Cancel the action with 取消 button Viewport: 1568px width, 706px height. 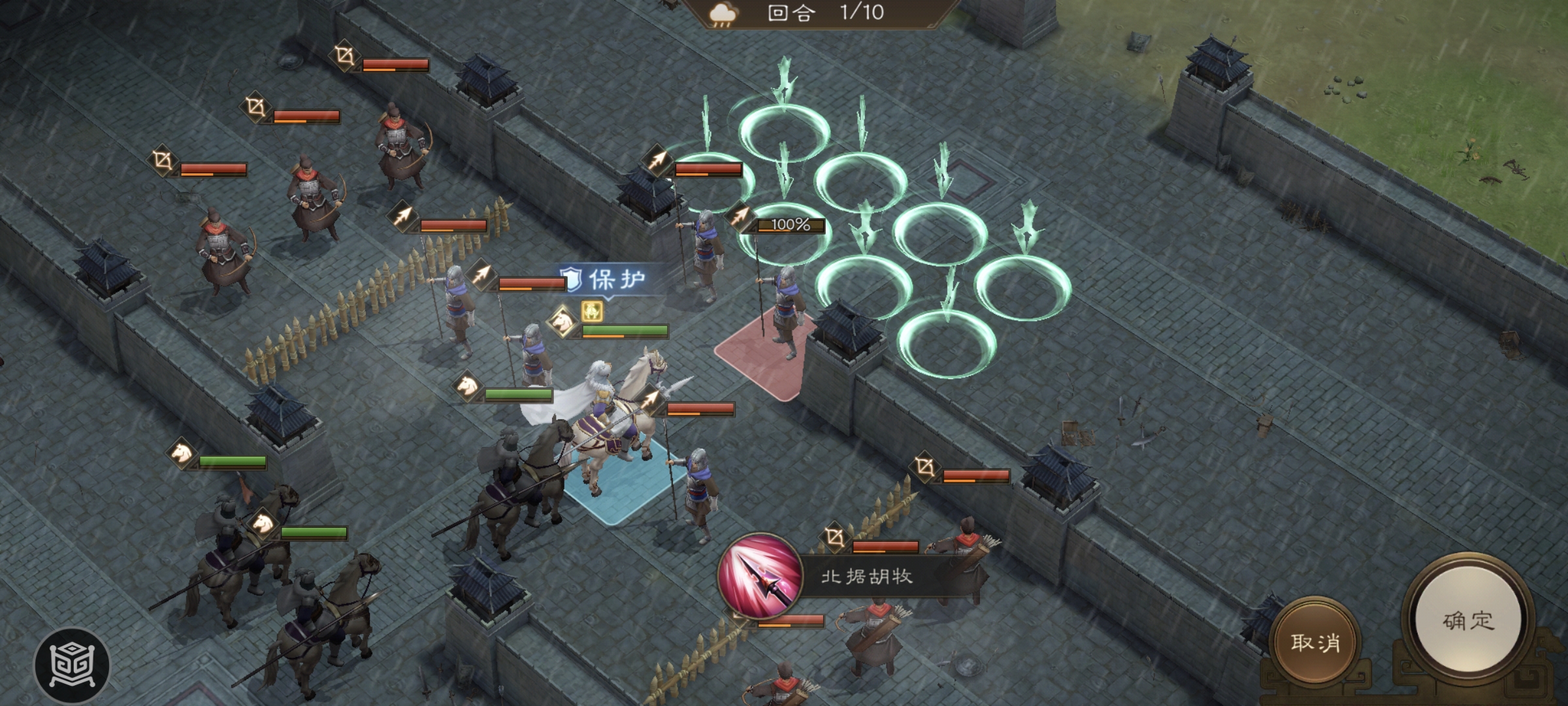(x=1315, y=642)
